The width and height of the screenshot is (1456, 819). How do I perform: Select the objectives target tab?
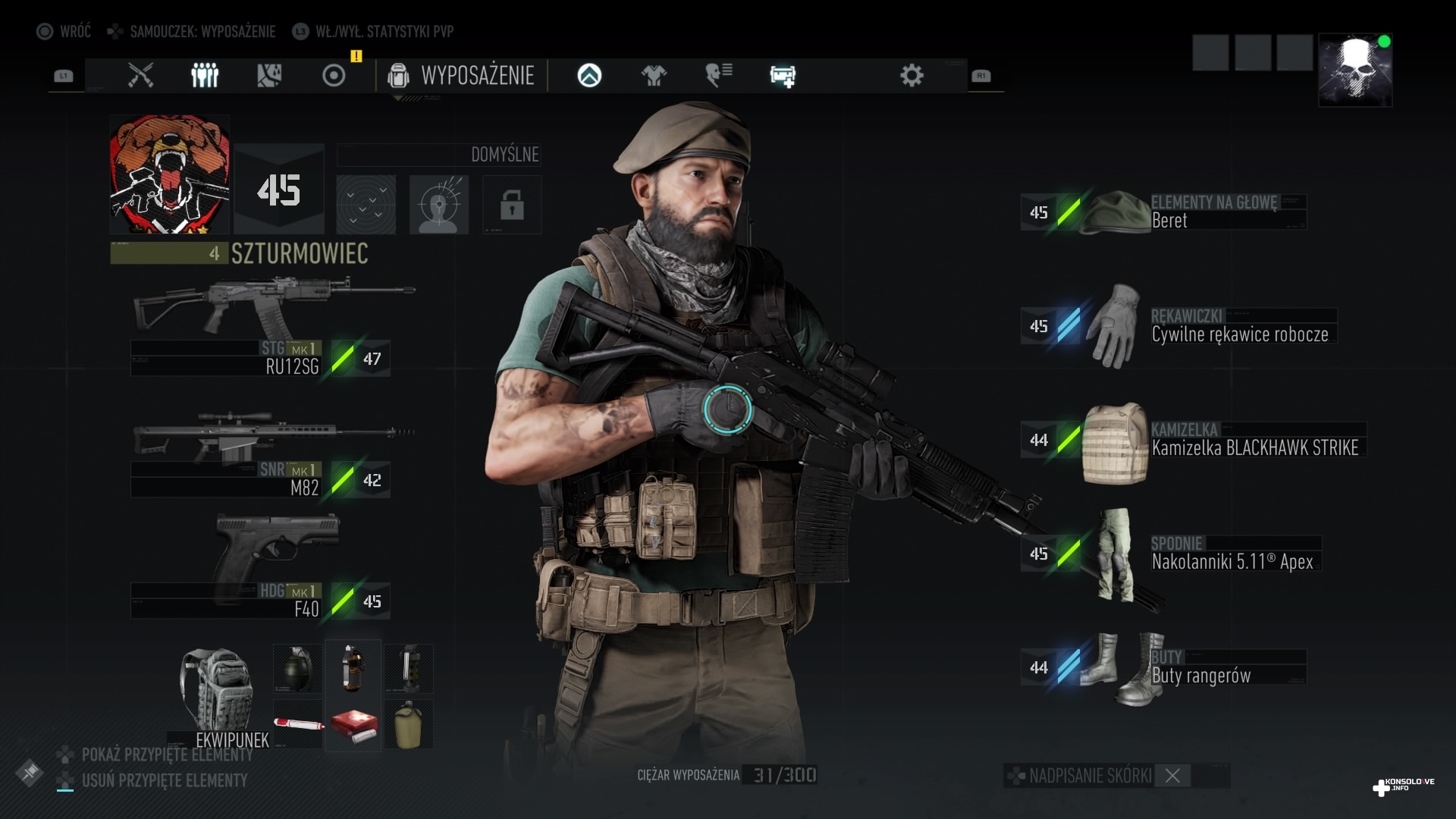pyautogui.click(x=334, y=75)
